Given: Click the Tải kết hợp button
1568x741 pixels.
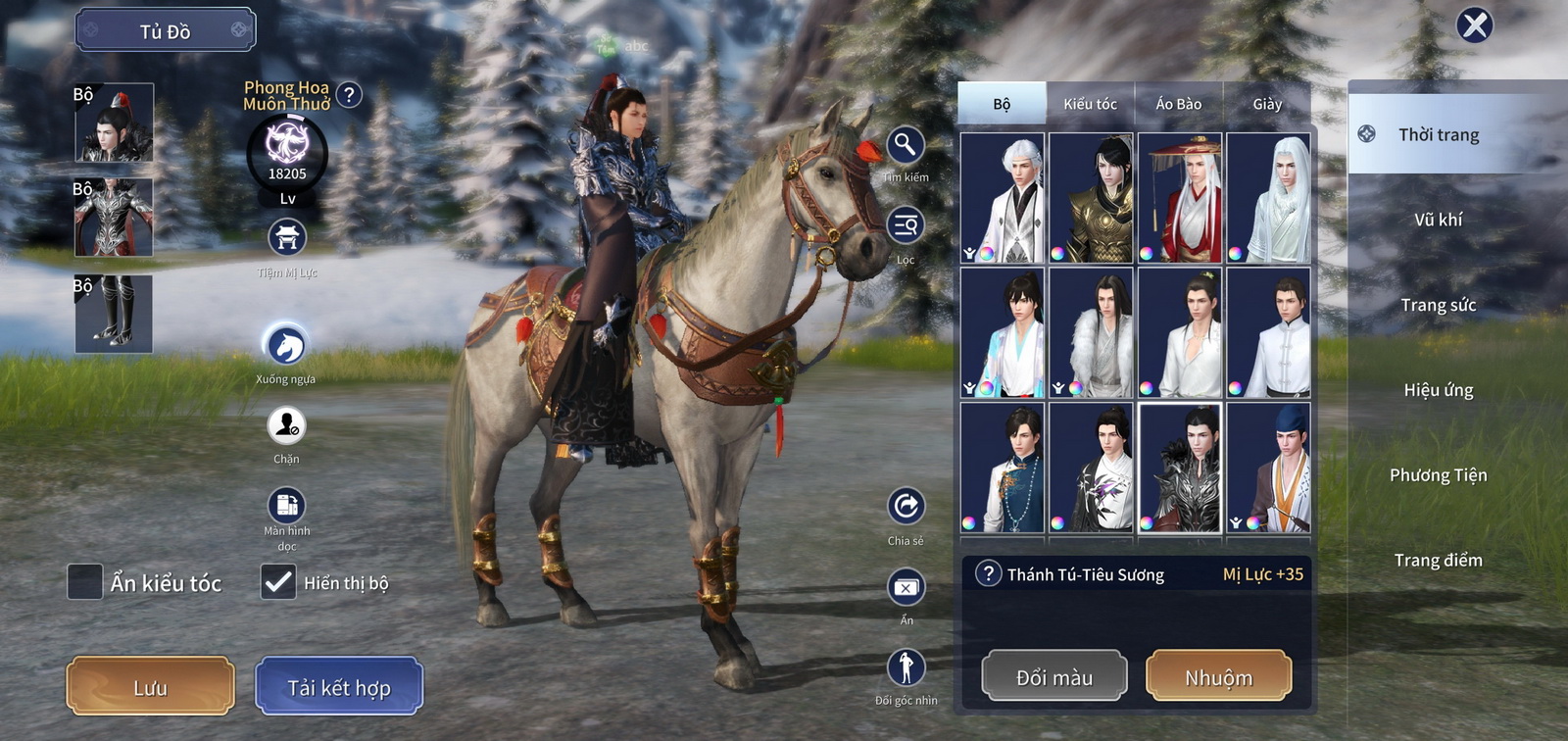Looking at the screenshot, I should tap(339, 686).
